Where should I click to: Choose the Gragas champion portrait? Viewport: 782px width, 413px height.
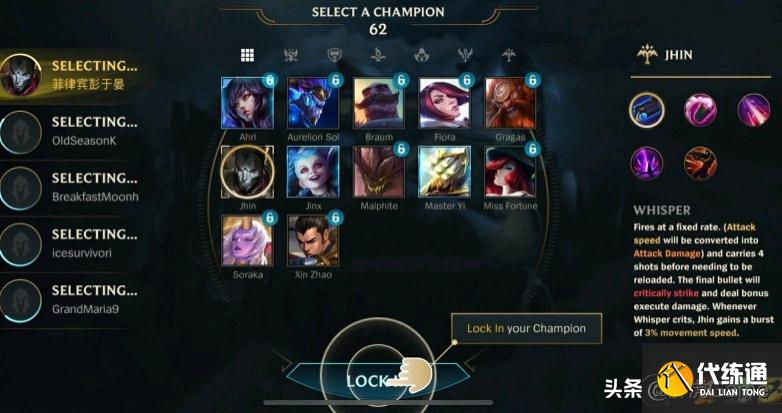(510, 103)
